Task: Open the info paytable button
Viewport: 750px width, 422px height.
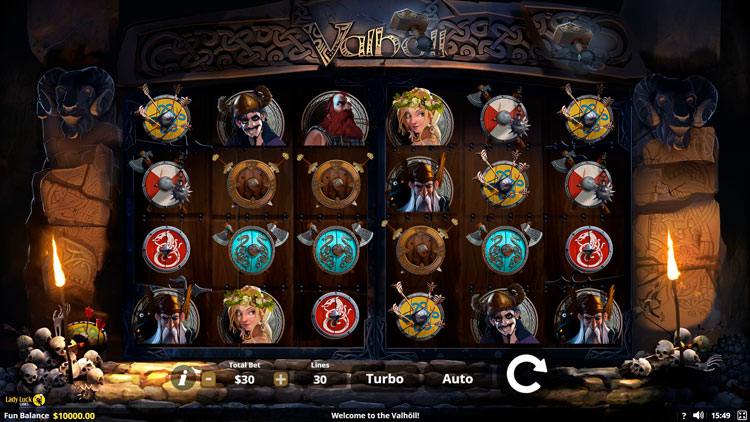Action: pyautogui.click(x=182, y=377)
